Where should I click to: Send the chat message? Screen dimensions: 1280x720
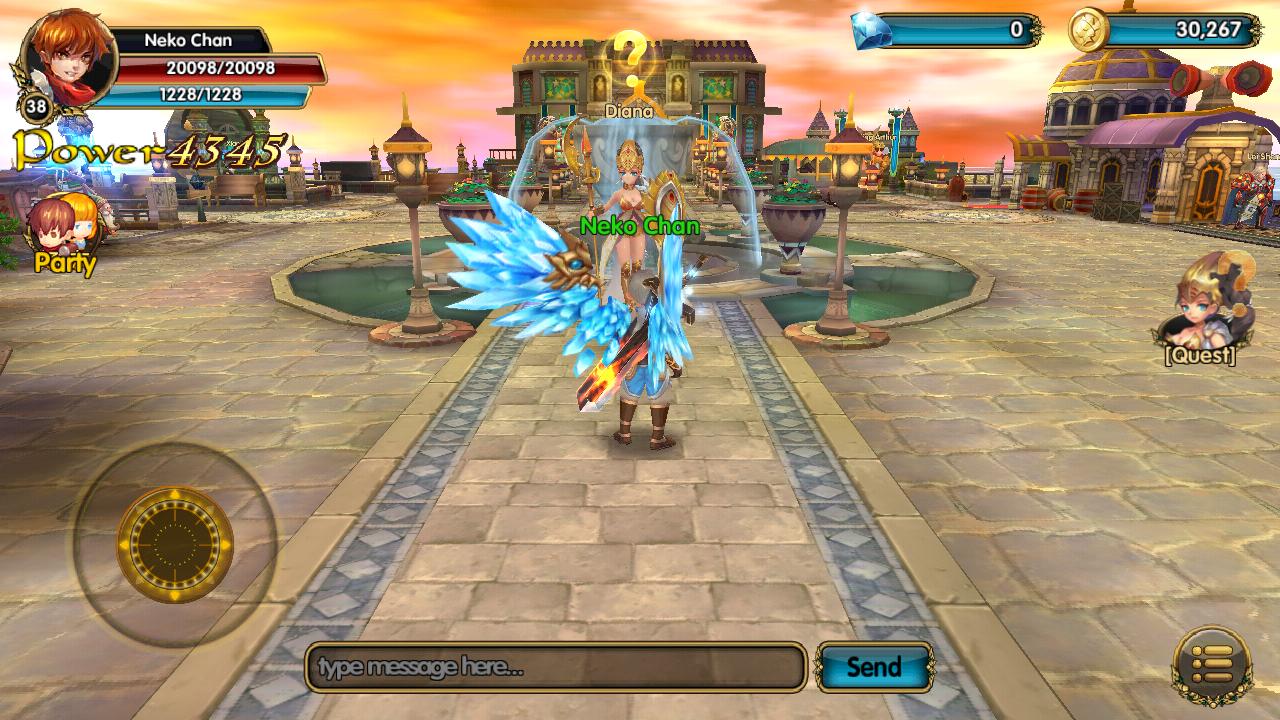pyautogui.click(x=874, y=667)
